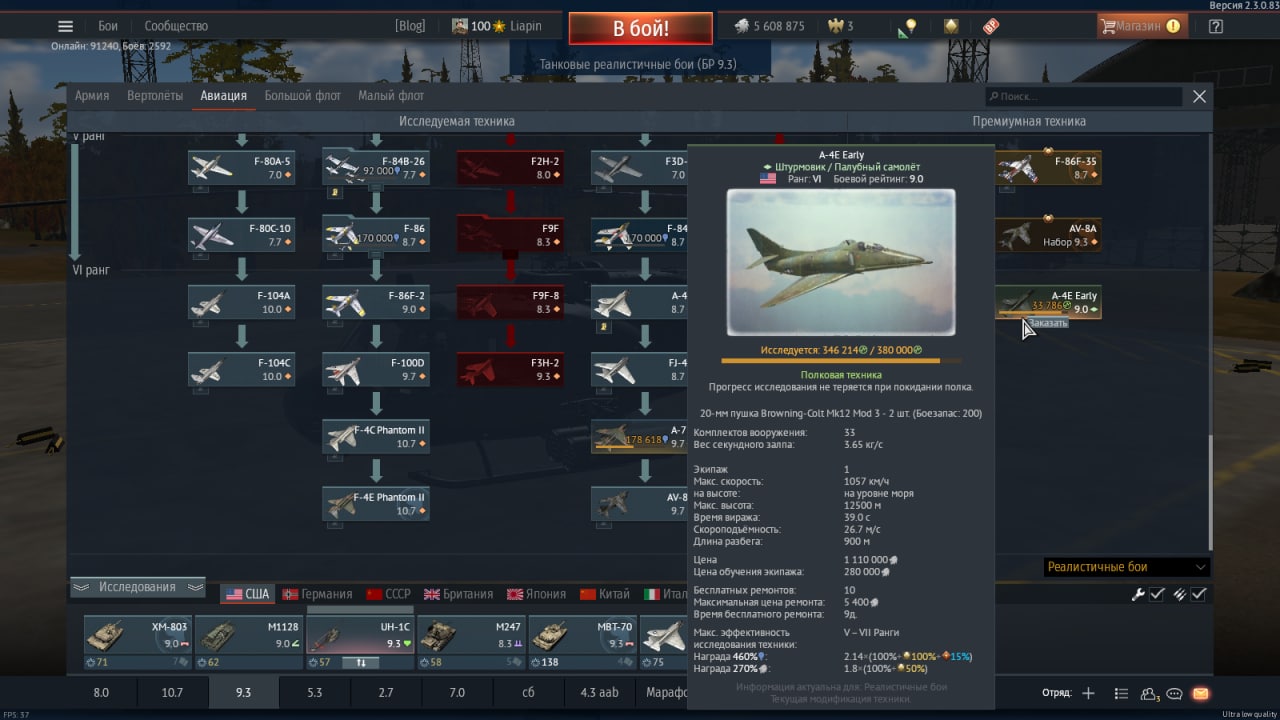Choose the F-100D aircraft node
Image resolution: width=1280 pixels, height=720 pixels.
[376, 369]
